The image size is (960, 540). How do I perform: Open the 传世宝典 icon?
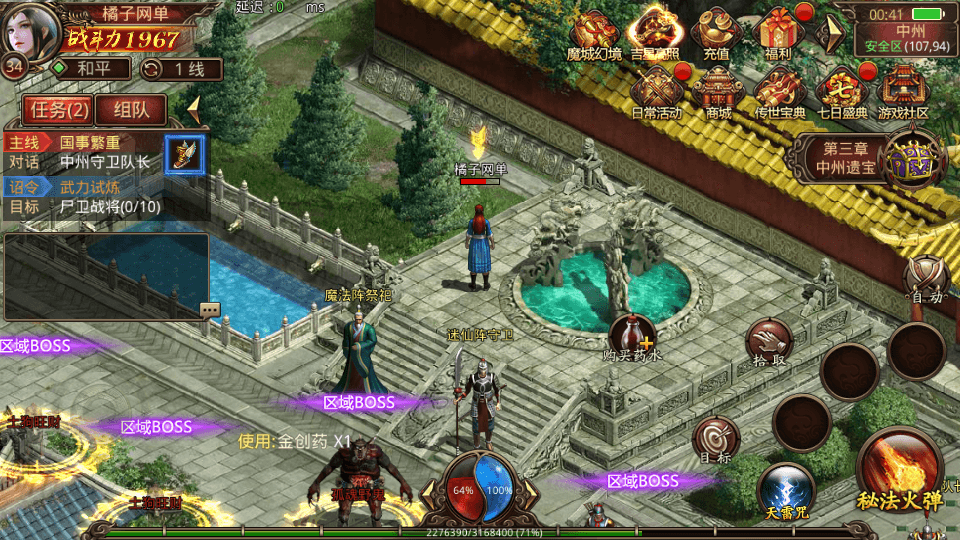[x=780, y=92]
